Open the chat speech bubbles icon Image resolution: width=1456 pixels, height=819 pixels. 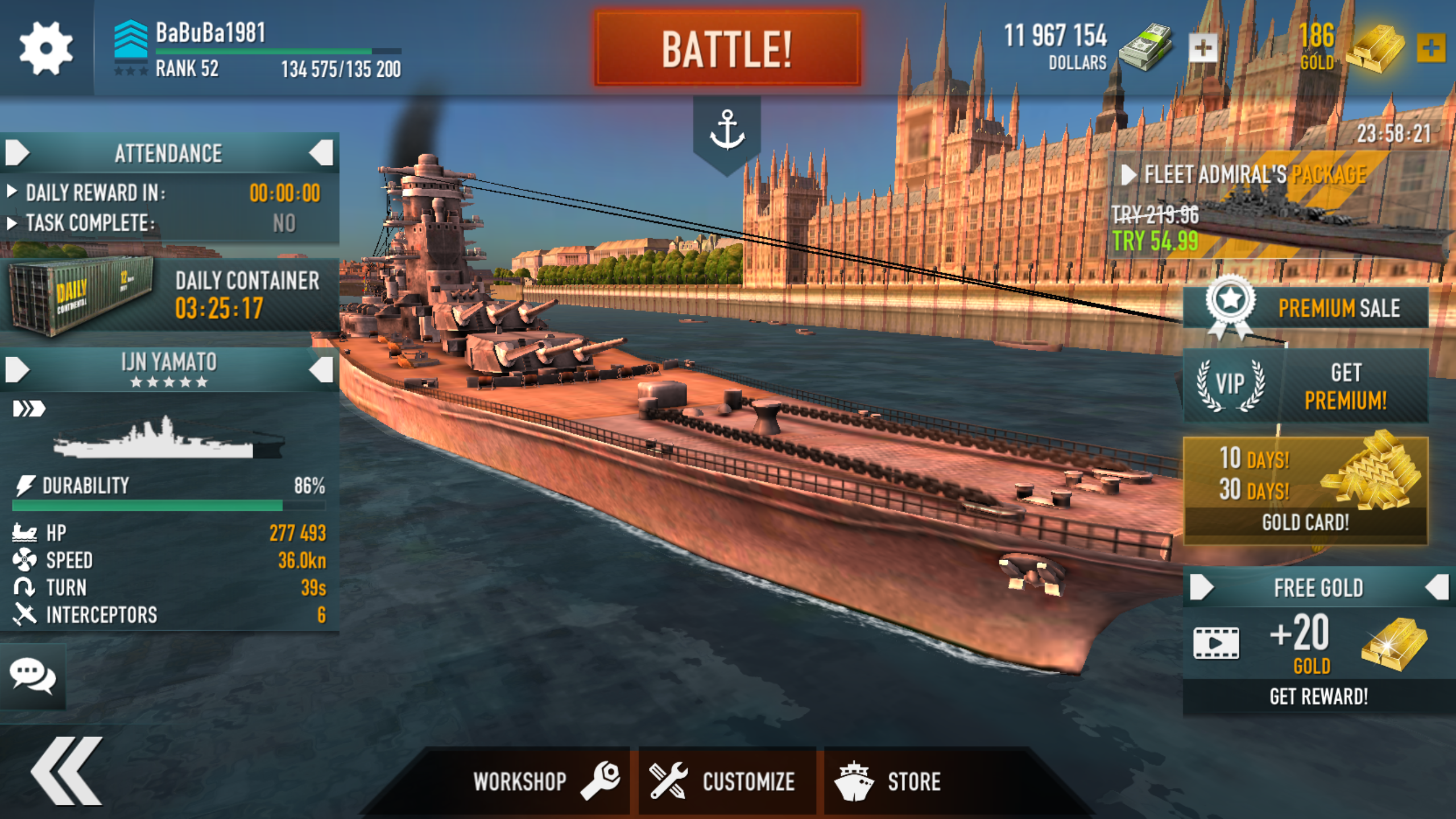click(x=33, y=677)
